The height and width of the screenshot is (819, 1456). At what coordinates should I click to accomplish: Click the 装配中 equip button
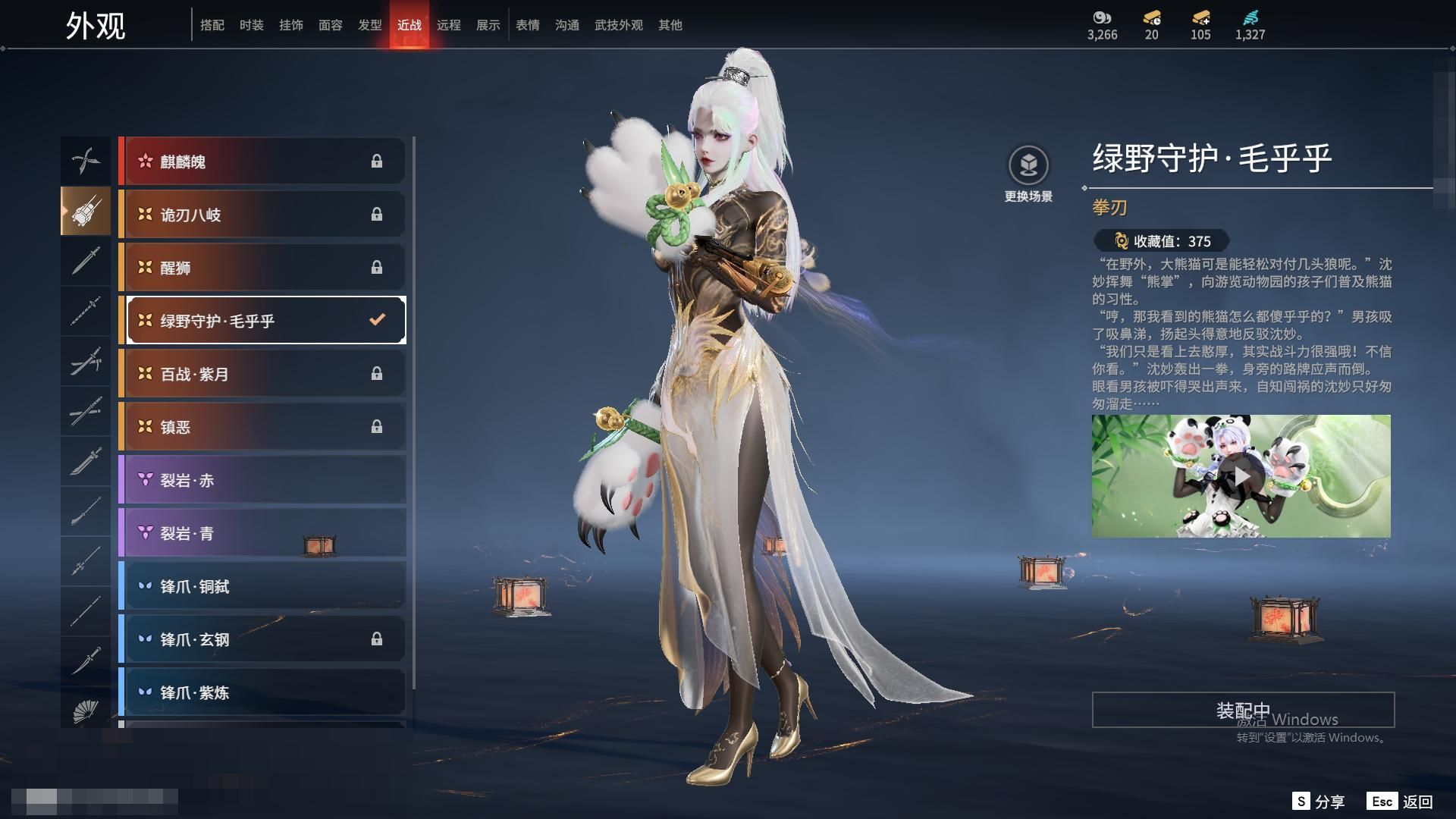tap(1242, 710)
